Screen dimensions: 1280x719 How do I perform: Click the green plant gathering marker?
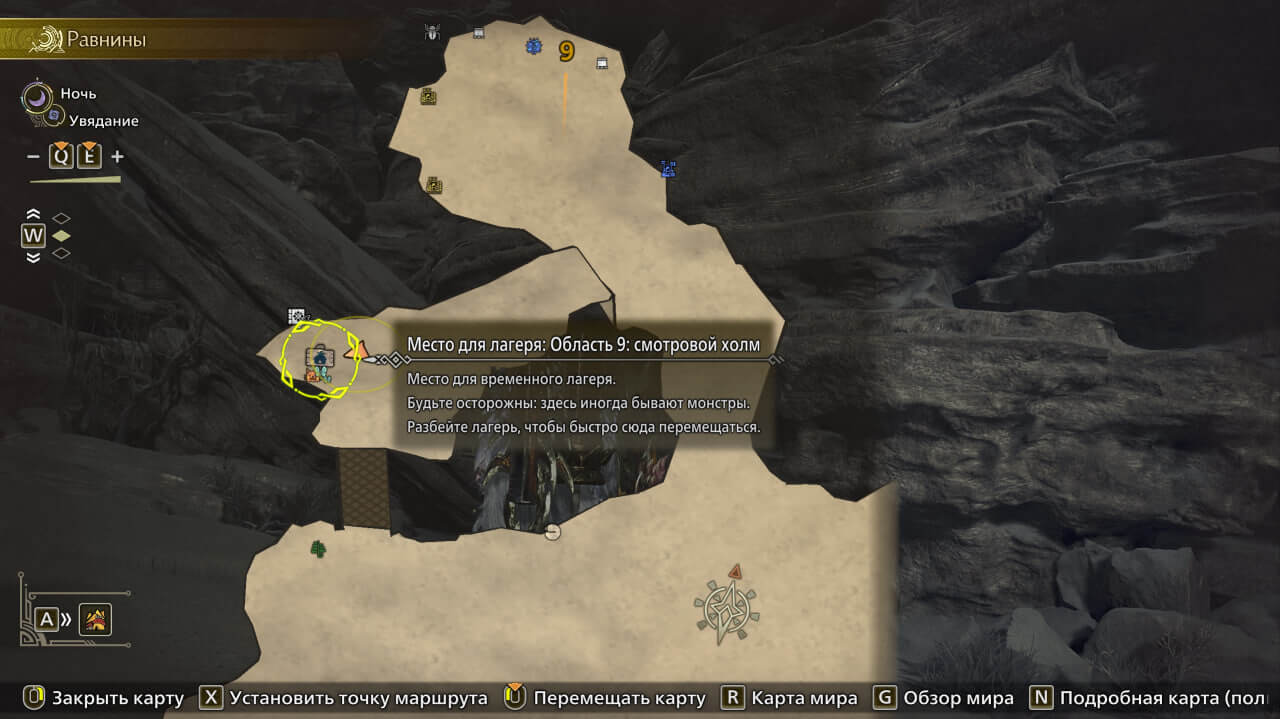(318, 548)
